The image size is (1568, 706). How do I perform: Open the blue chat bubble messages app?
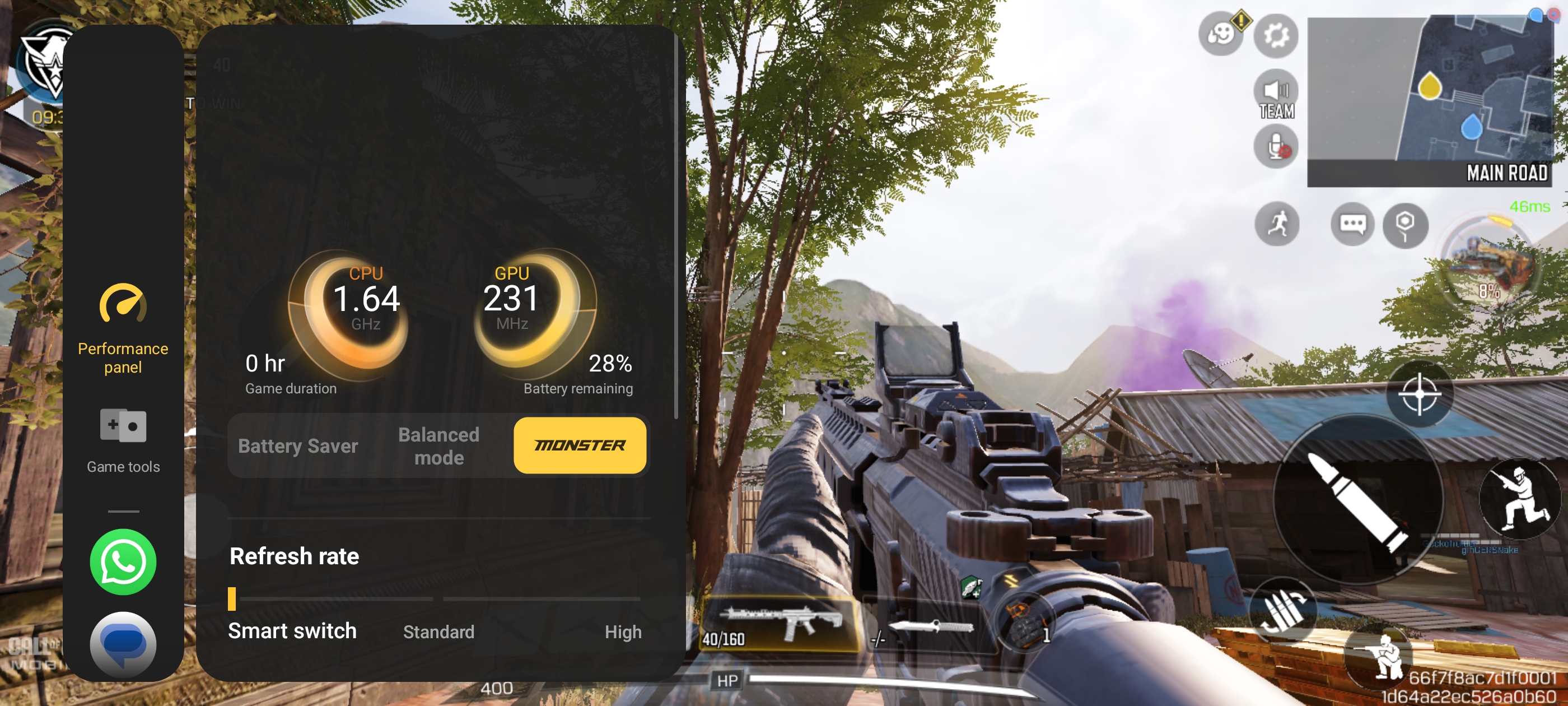pyautogui.click(x=123, y=643)
